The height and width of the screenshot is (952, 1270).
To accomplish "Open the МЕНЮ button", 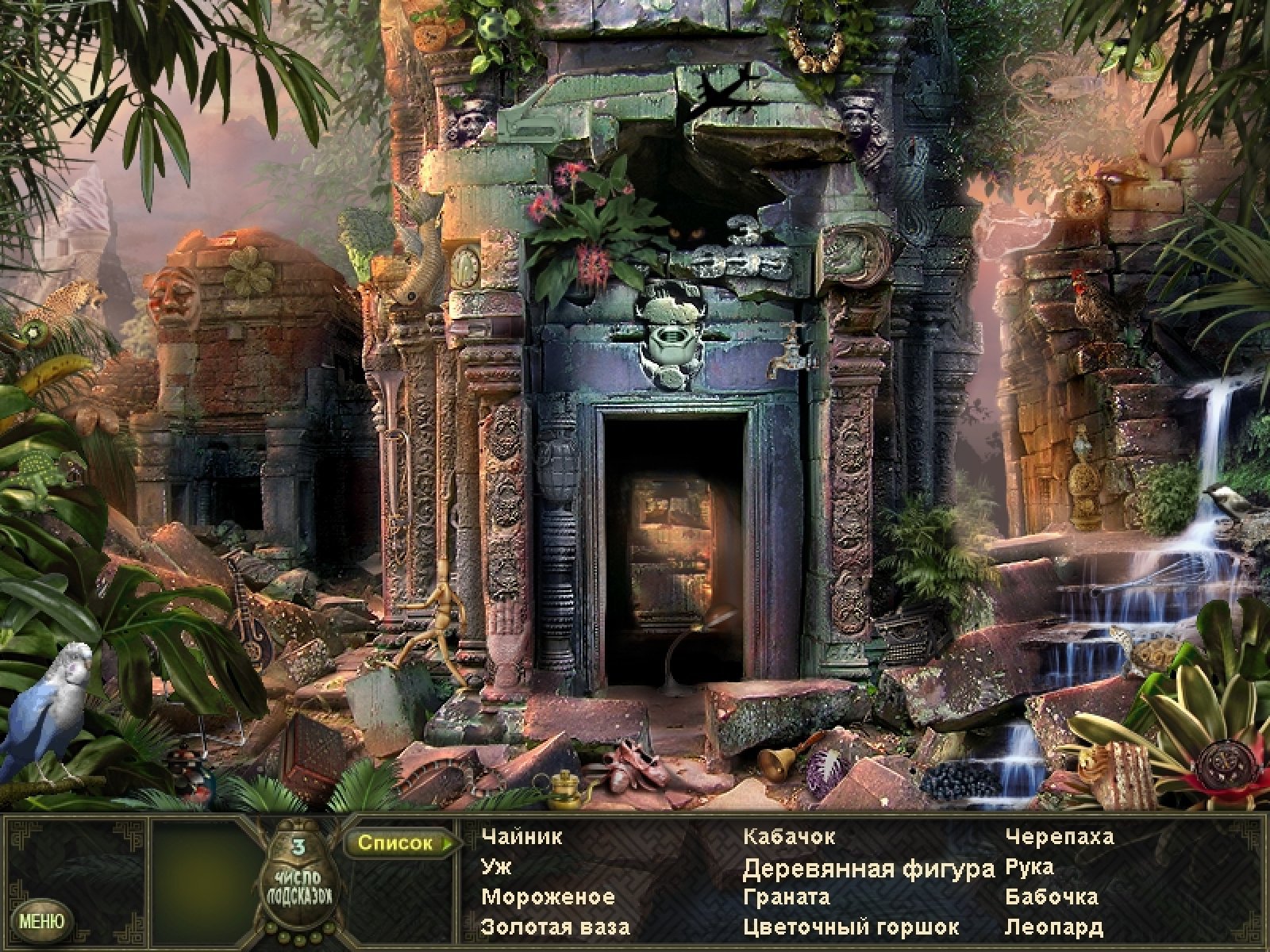I will (x=40, y=922).
